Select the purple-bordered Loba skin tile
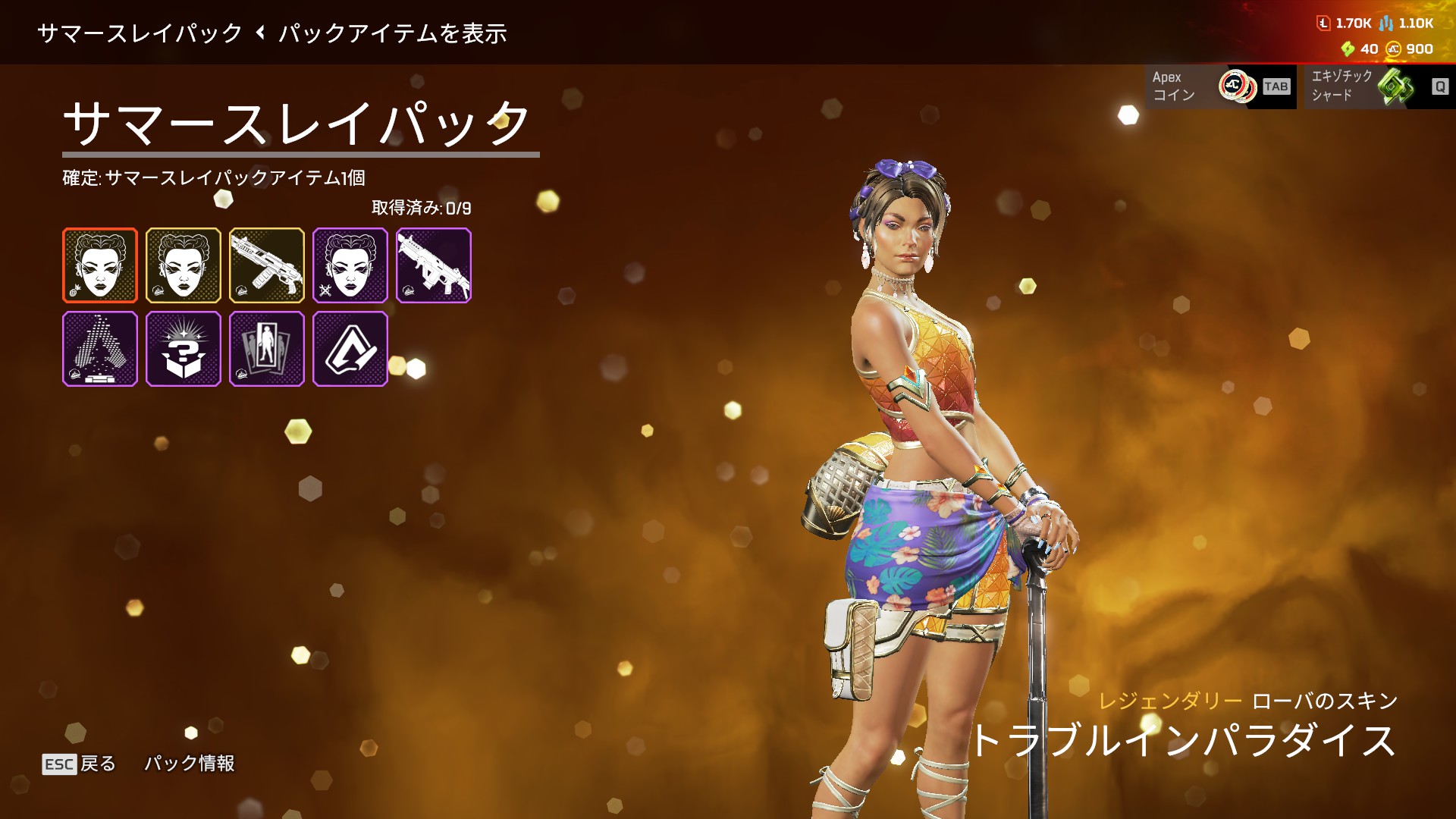This screenshot has height=819, width=1456. click(350, 265)
